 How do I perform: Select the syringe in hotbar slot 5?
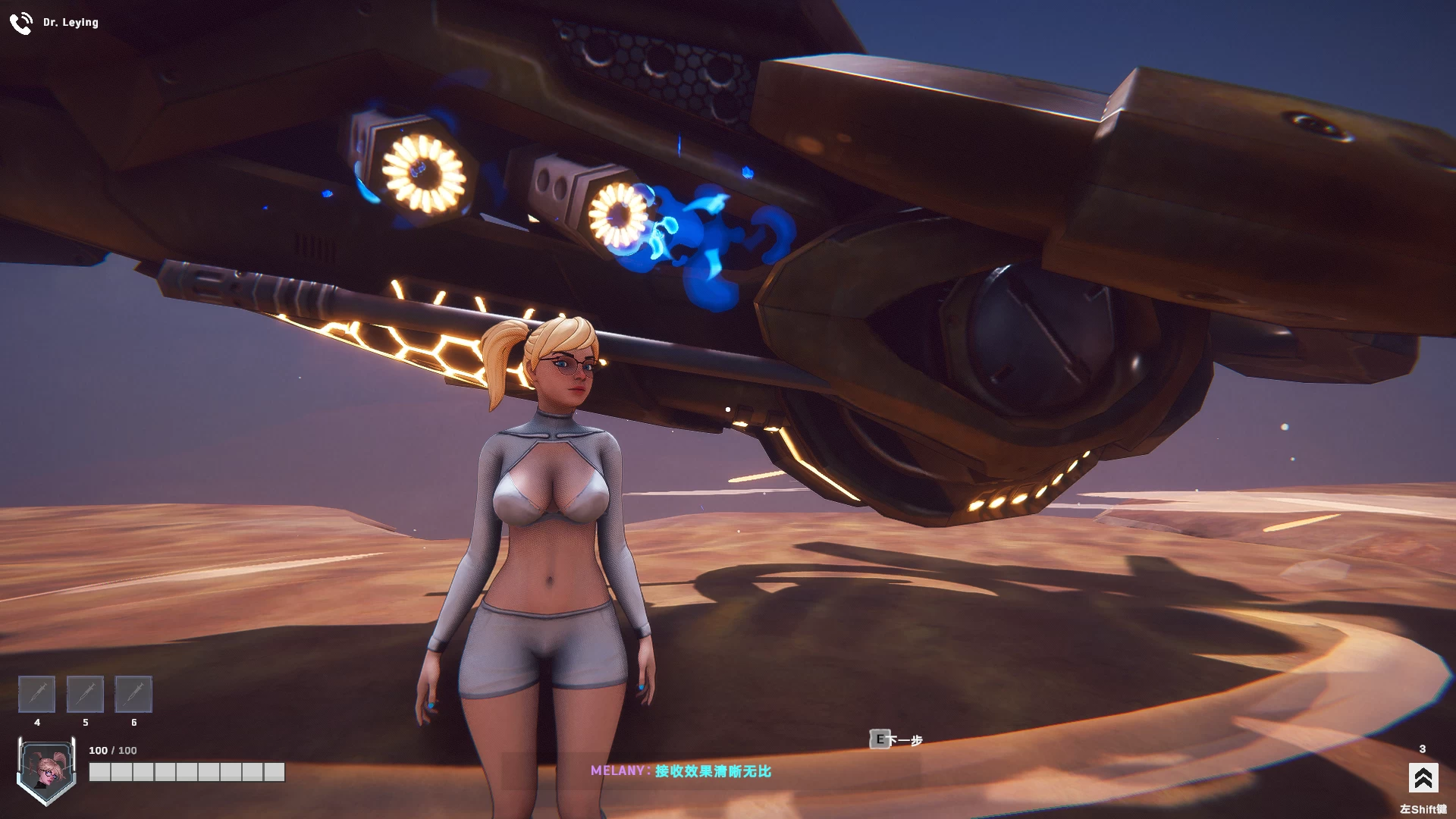point(85,694)
